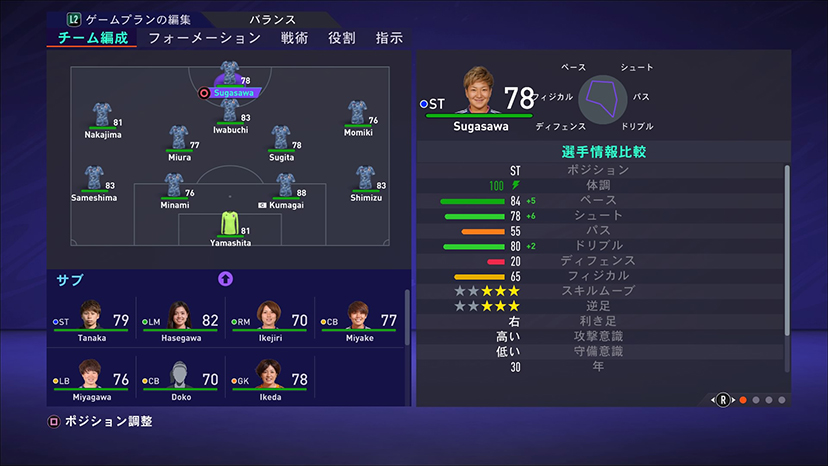Image resolution: width=828 pixels, height=466 pixels.
Task: Switch to the フォーメーション tab
Action: tap(204, 38)
